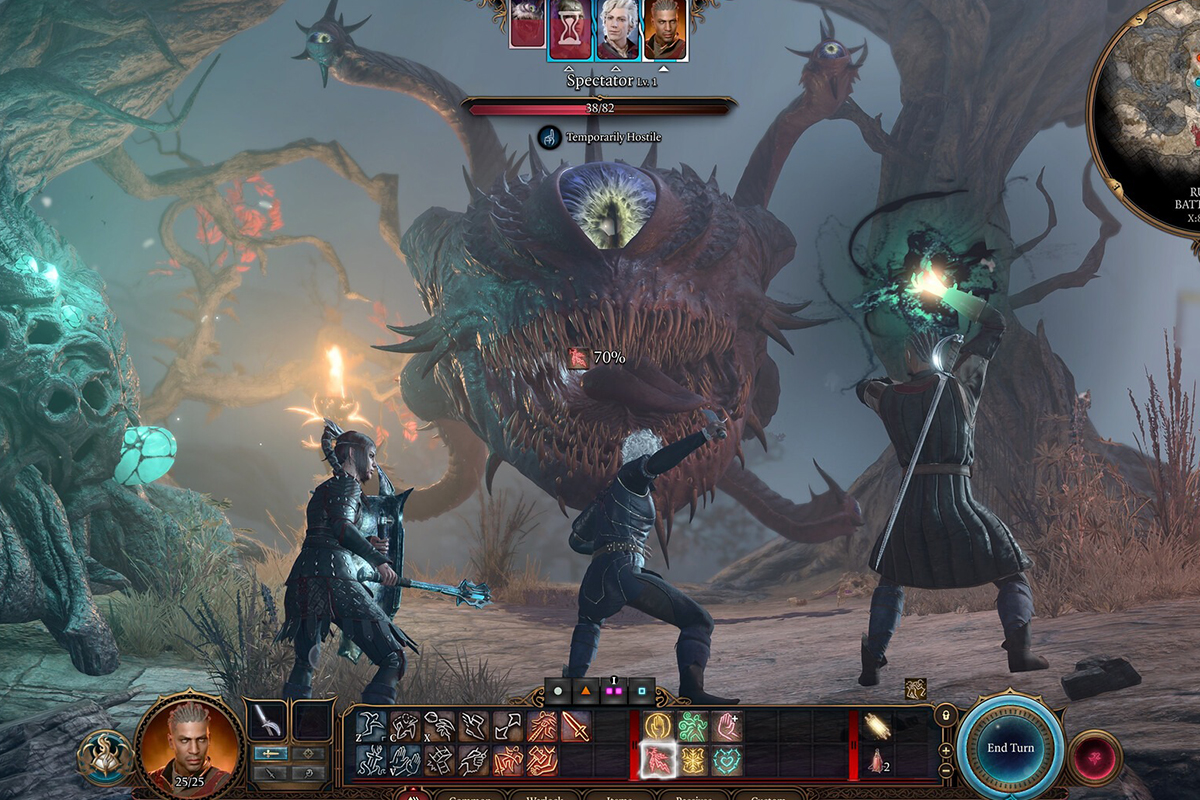Toggle the melee sword weapon set button
This screenshot has height=800, width=1200.
pos(270,753)
